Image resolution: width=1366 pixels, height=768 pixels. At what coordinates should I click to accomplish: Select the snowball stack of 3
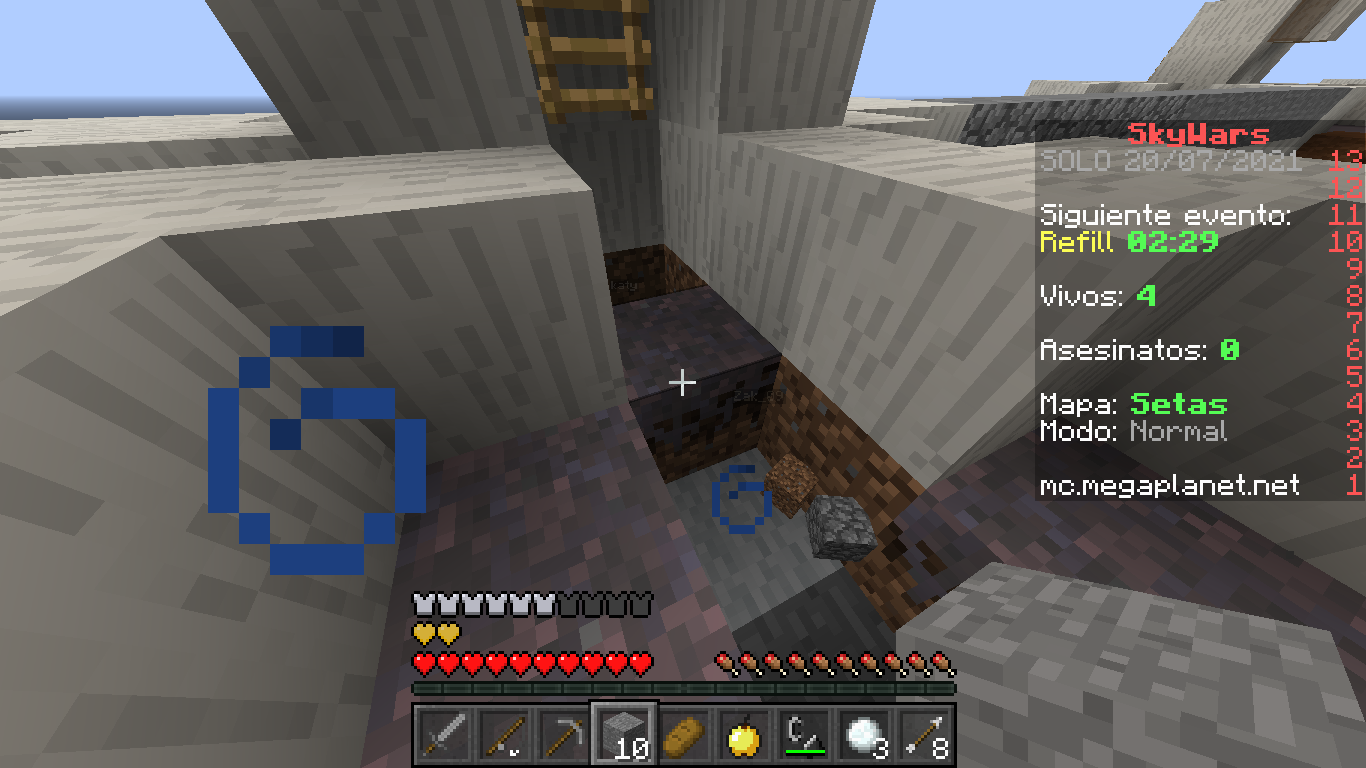864,737
